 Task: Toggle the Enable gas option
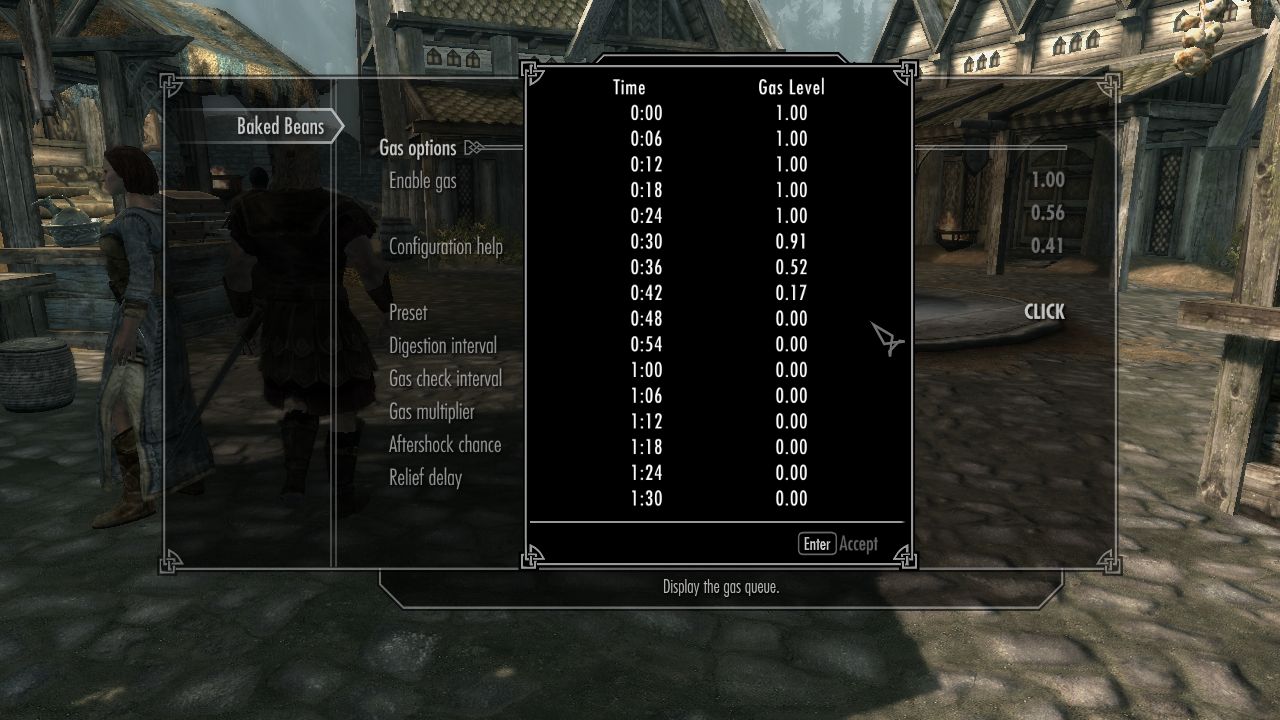tap(423, 181)
